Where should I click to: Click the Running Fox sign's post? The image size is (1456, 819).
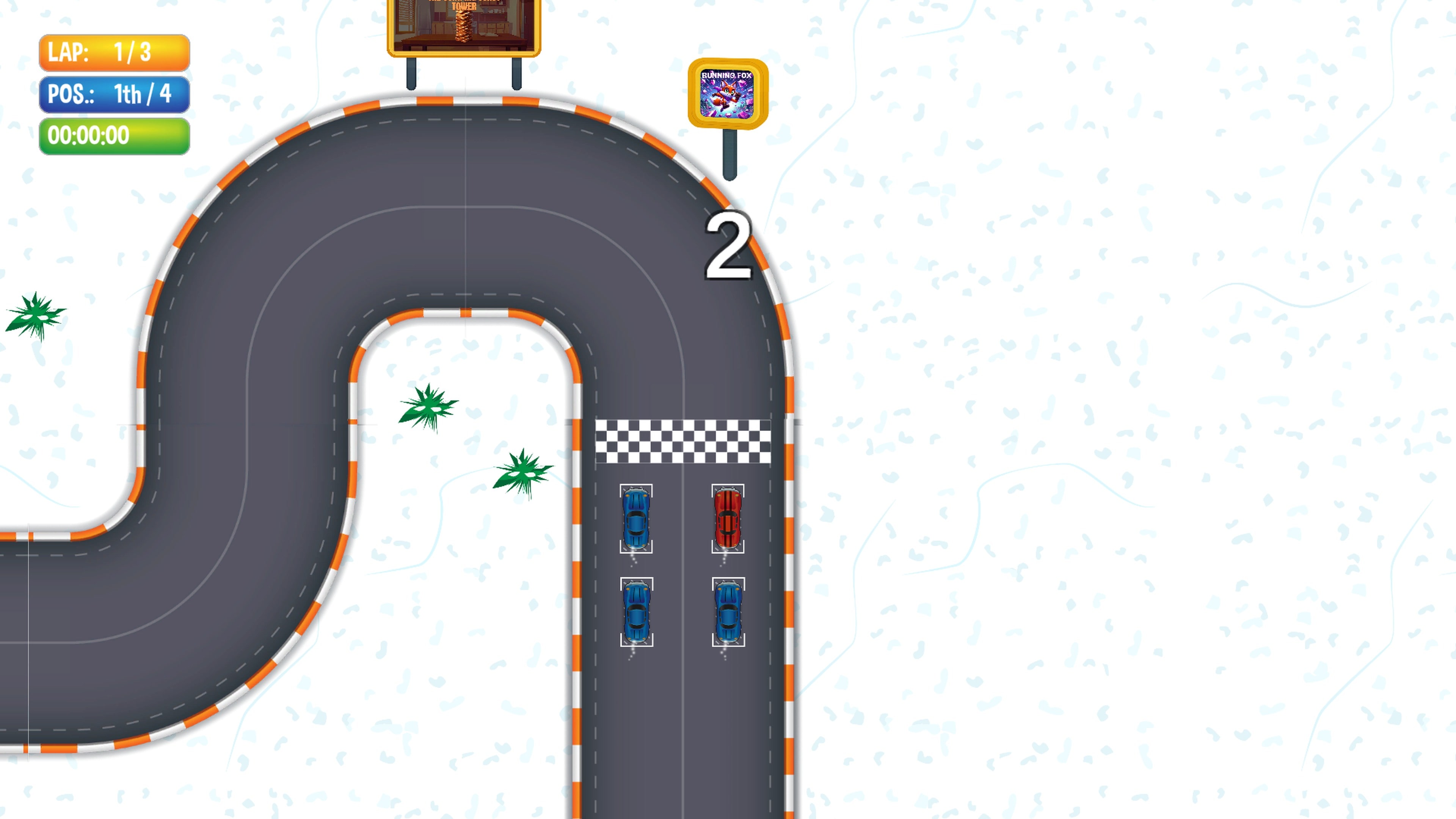(x=730, y=152)
